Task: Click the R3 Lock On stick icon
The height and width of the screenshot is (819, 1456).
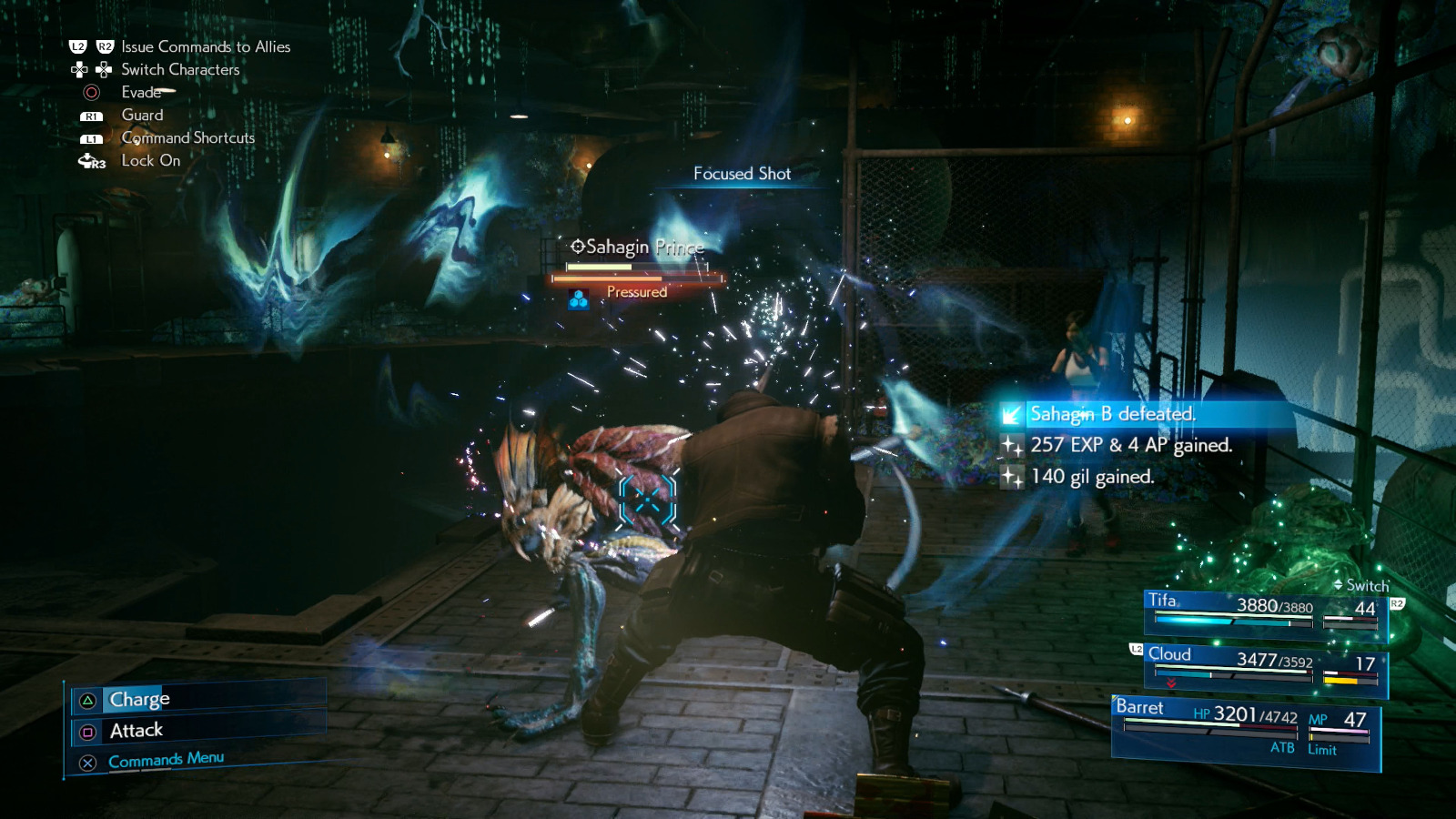Action: click(x=88, y=161)
